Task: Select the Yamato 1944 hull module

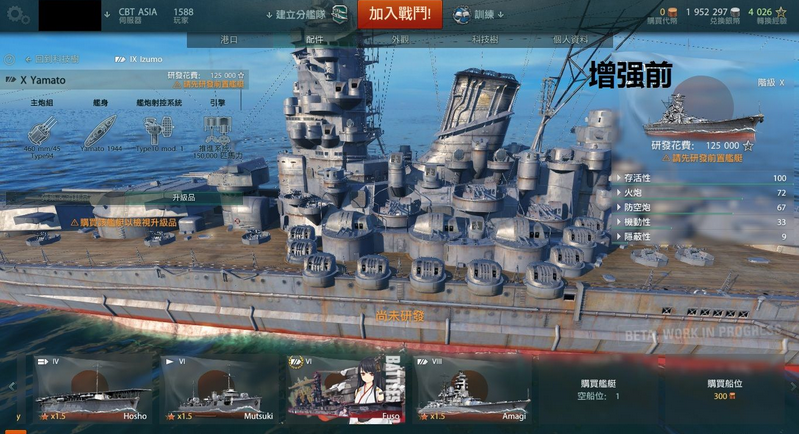Action: coord(100,133)
